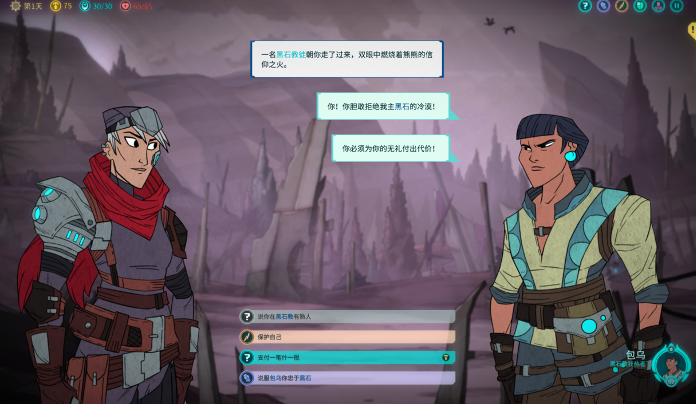Pick the teal highlighted dialogue option
This screenshot has height=404, width=696.
346,357
